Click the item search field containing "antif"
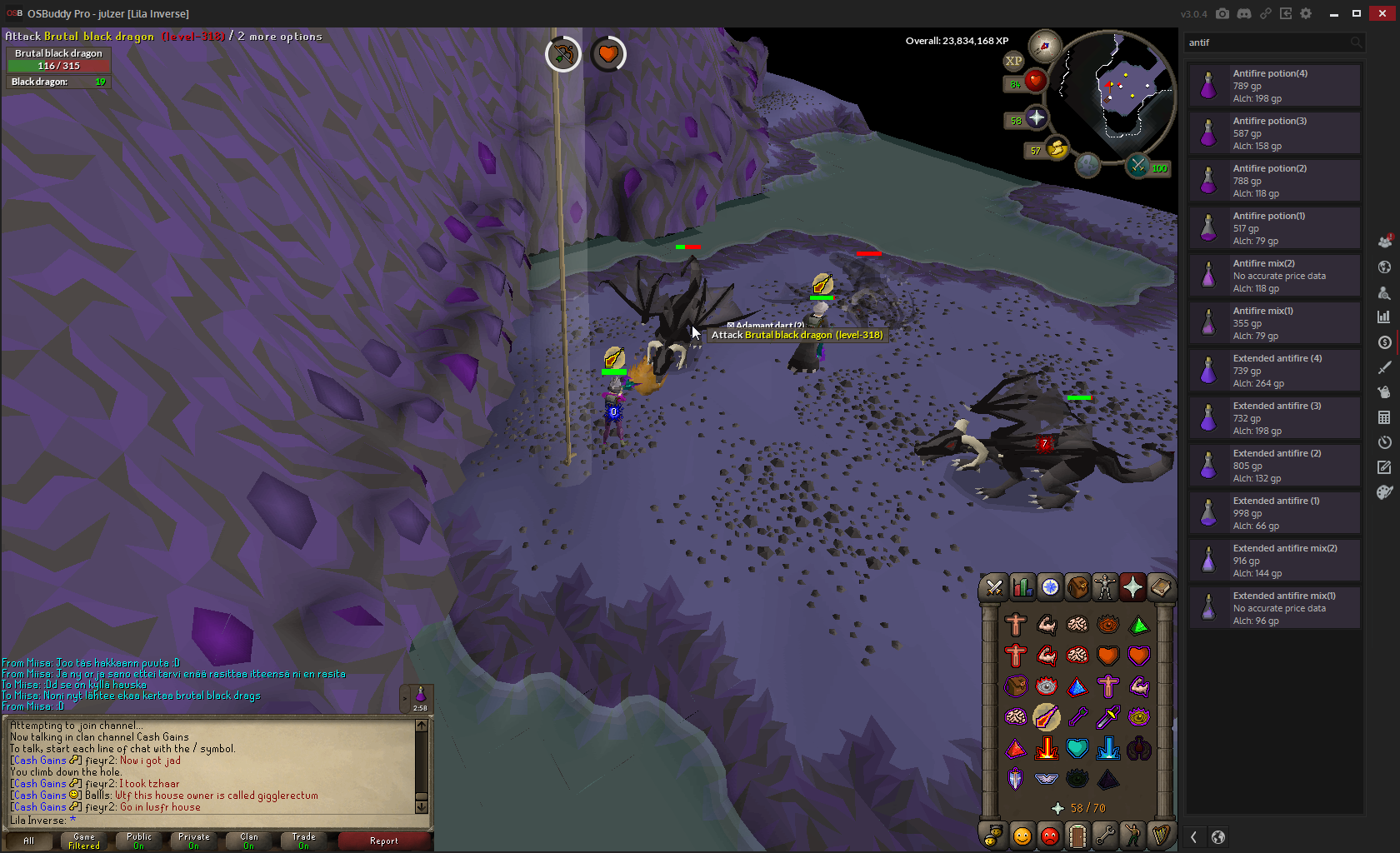Viewport: 1400px width, 853px height. tap(1267, 42)
